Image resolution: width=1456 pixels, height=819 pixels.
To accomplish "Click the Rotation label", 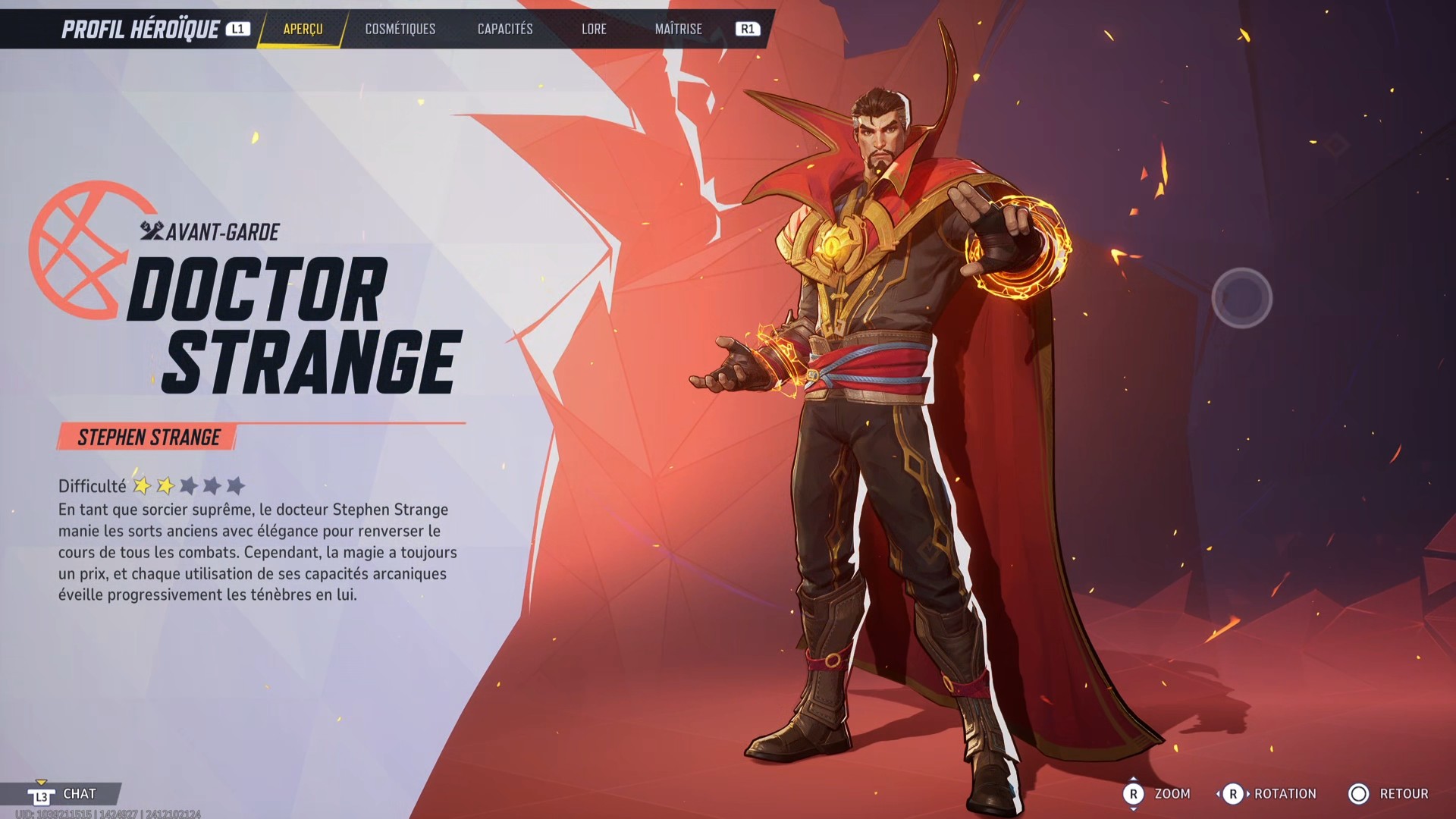I will coord(1287,794).
